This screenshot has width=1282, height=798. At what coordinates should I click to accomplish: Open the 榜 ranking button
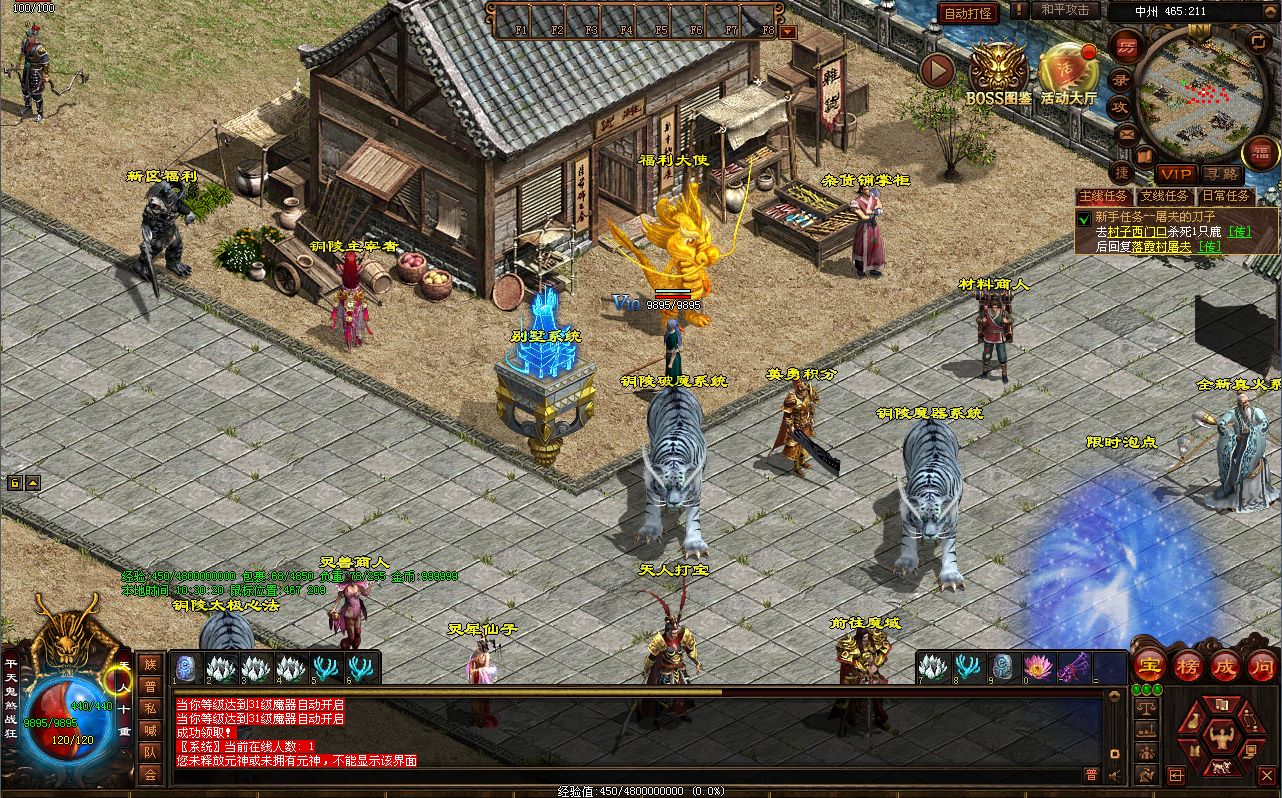(1188, 666)
